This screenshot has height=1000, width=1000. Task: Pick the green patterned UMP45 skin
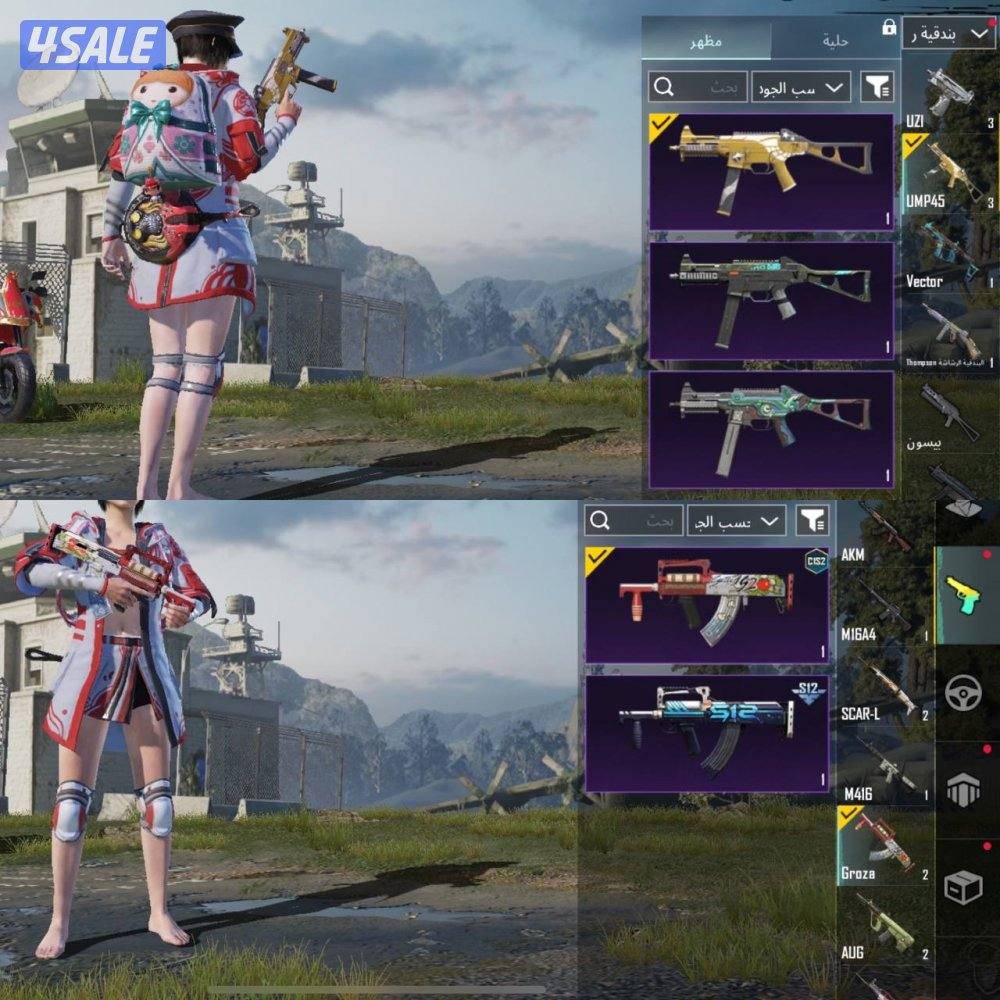770,429
